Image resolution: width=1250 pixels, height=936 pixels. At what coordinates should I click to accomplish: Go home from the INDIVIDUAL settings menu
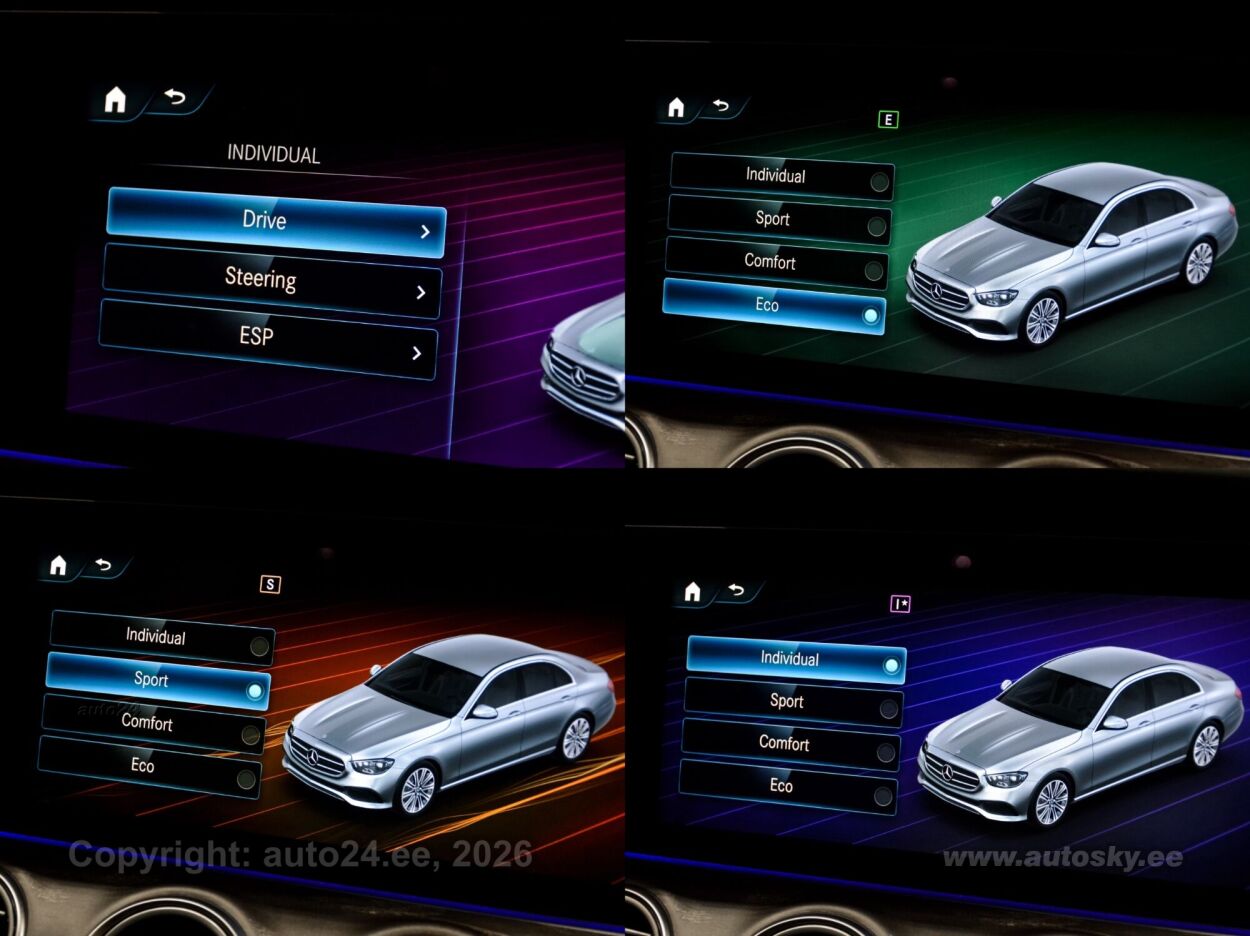(x=116, y=100)
